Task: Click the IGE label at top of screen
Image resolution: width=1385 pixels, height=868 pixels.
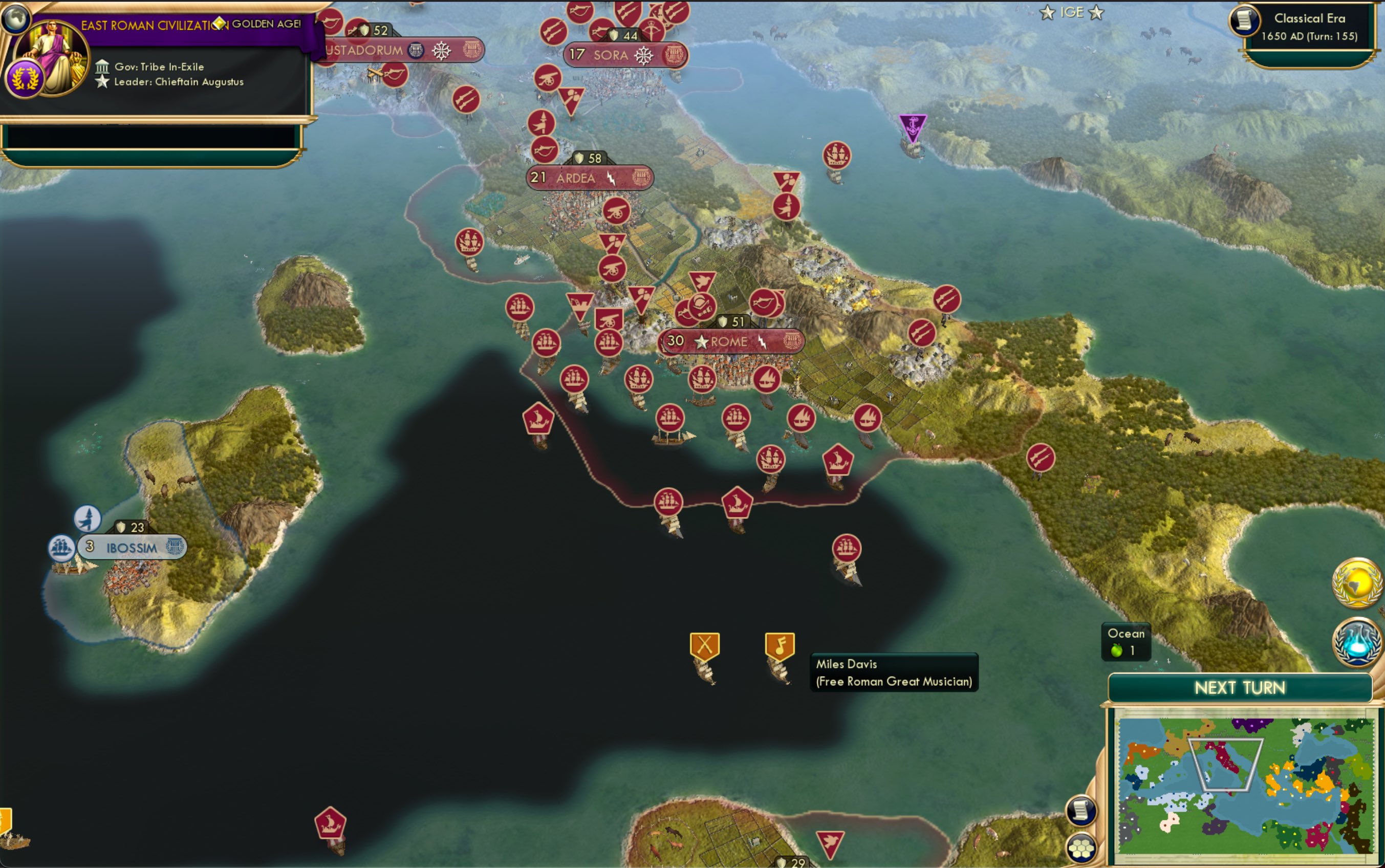Action: click(x=1073, y=11)
